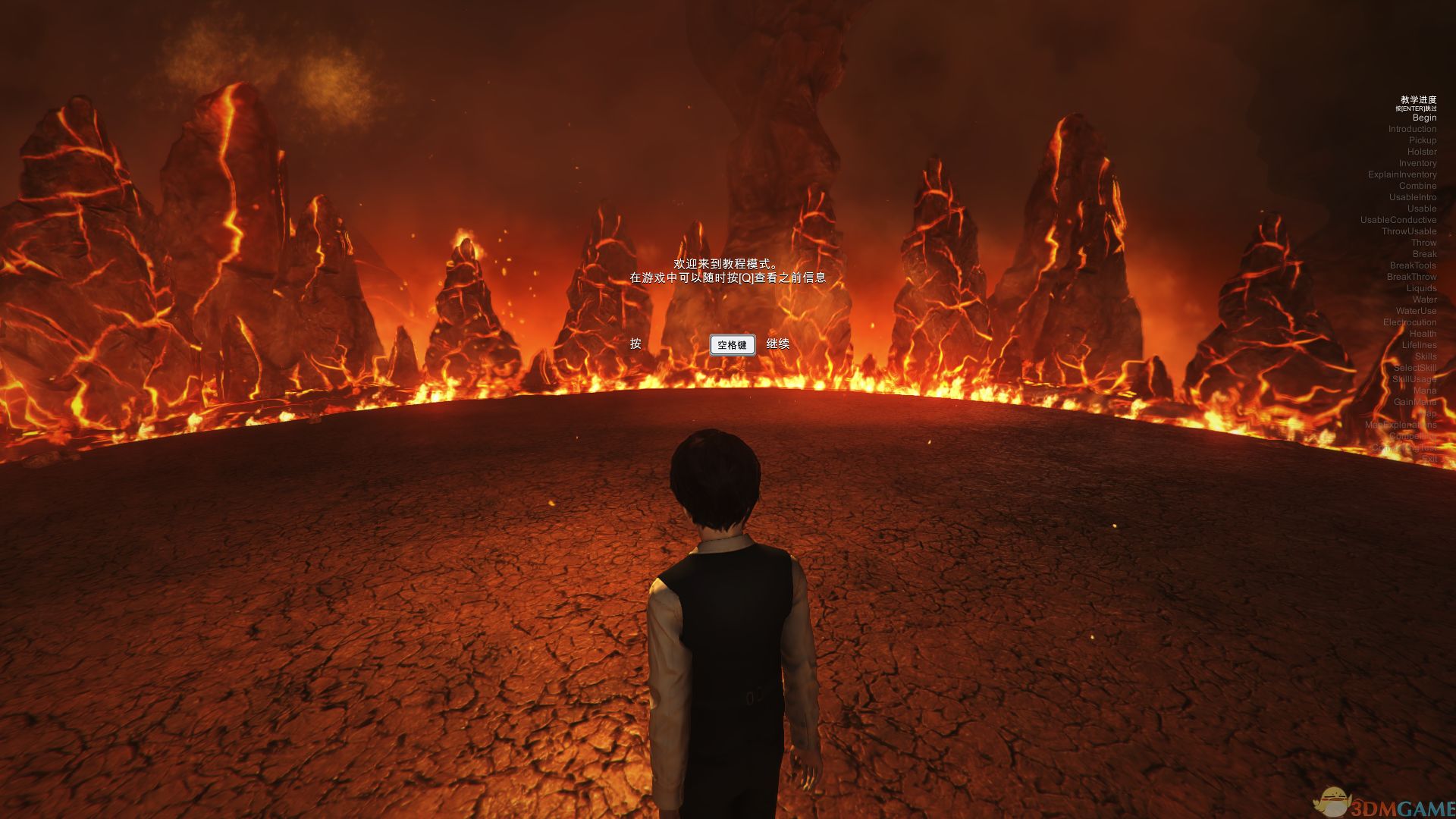
Task: Select the Holster tutorial entry
Action: tap(1422, 152)
